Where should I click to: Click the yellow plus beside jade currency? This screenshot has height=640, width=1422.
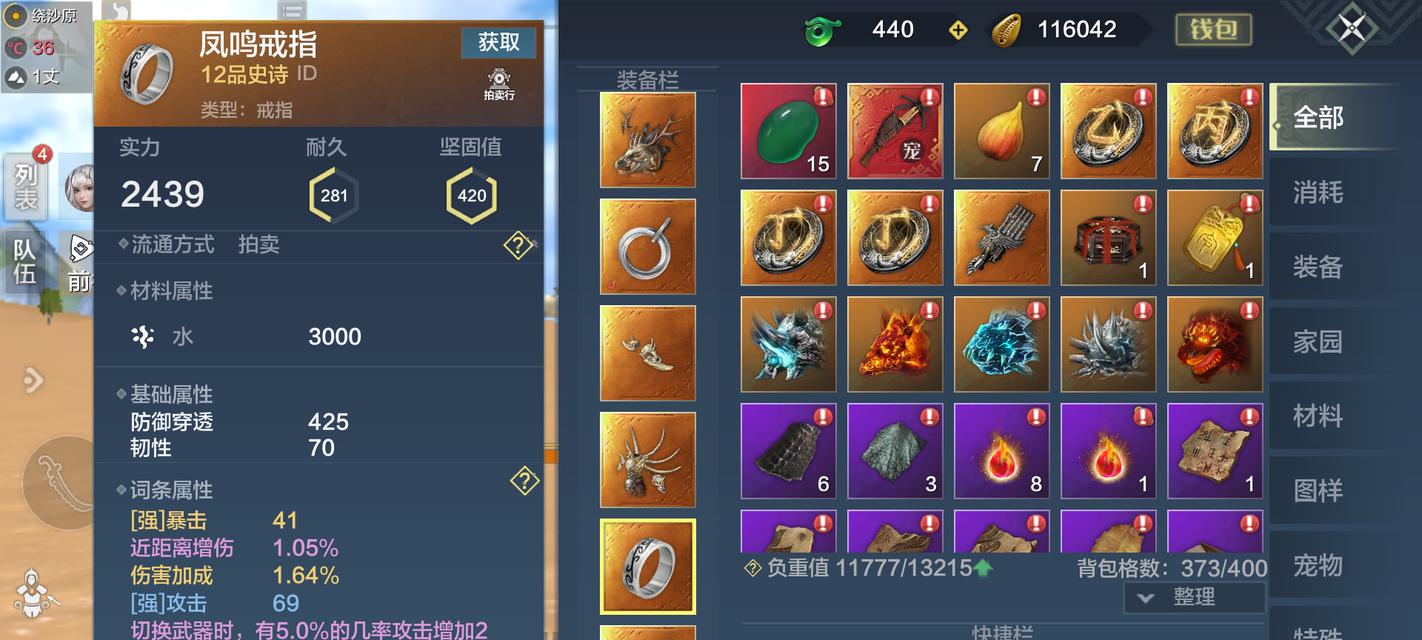(958, 30)
